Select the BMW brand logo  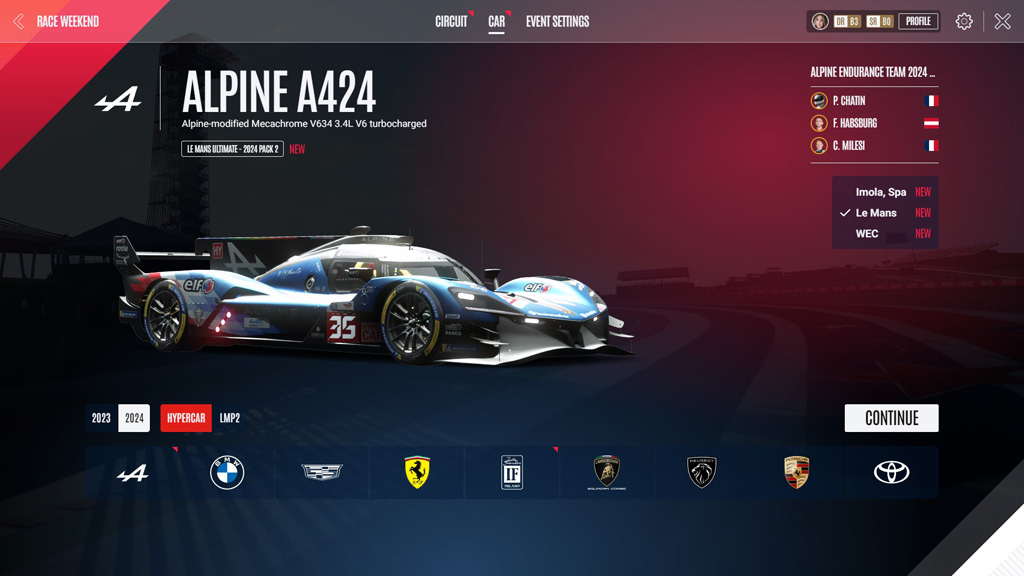click(x=227, y=473)
